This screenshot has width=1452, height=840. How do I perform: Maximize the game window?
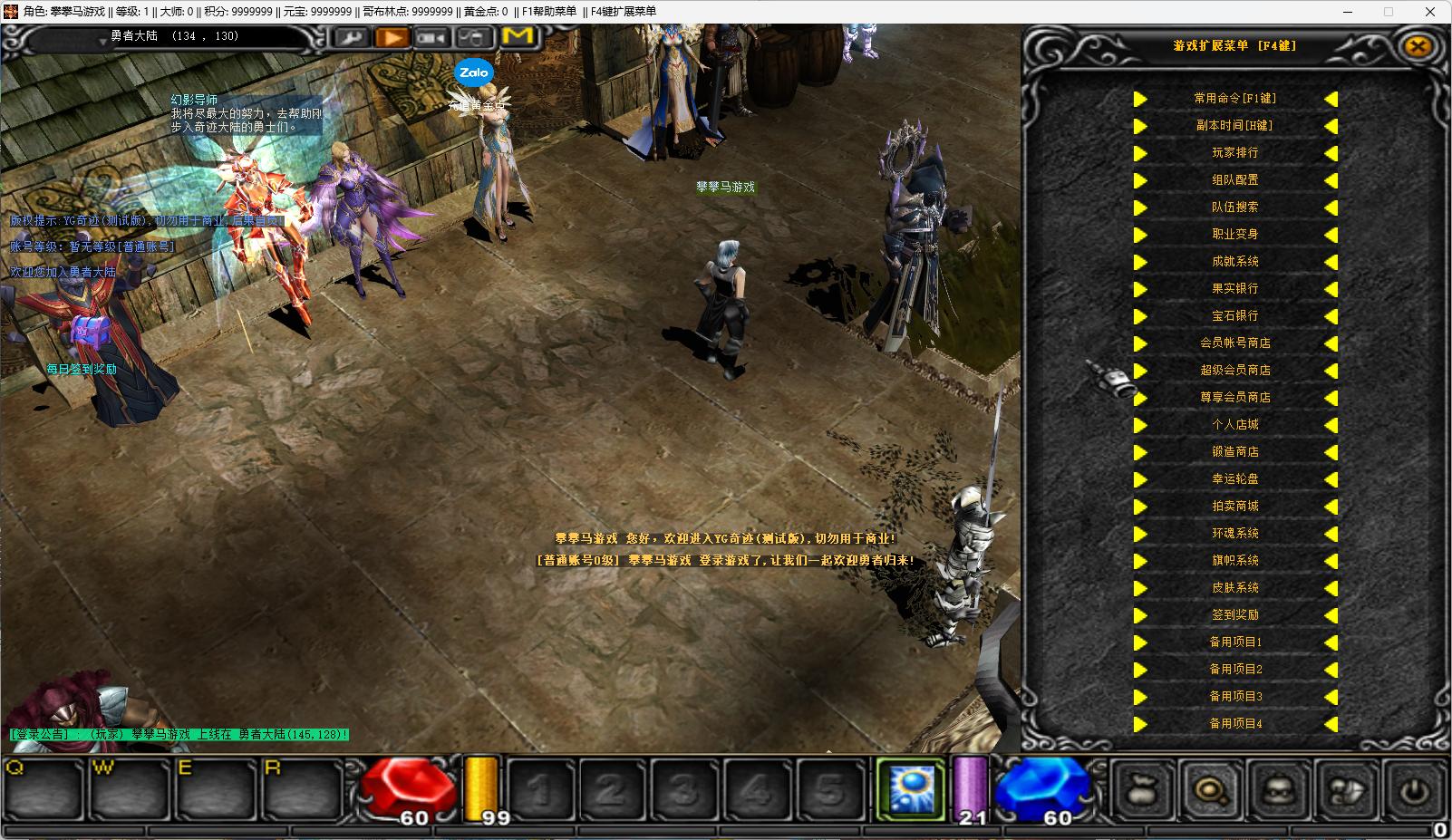pyautogui.click(x=1388, y=12)
